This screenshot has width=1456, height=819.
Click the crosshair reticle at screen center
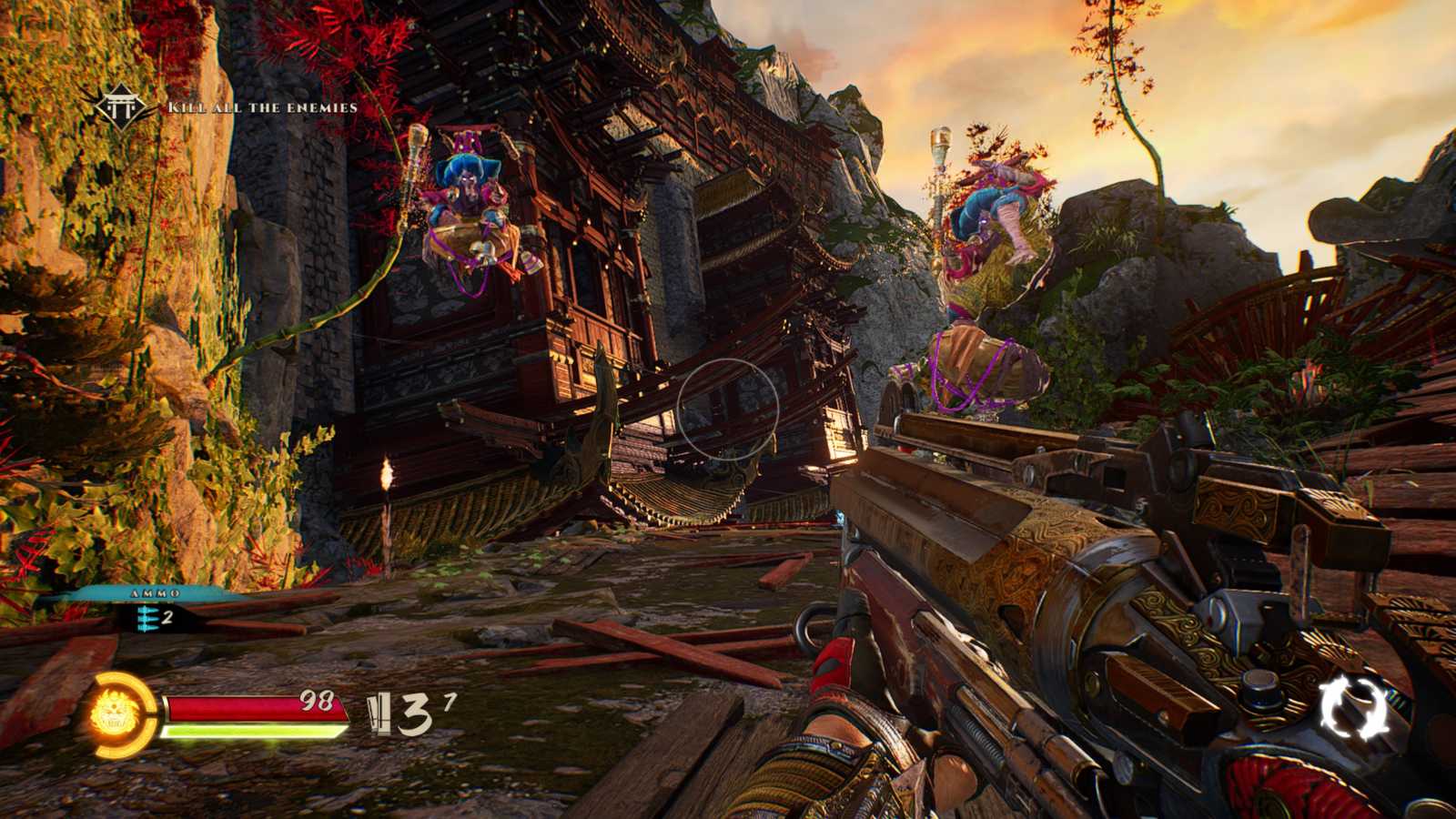coord(728,409)
